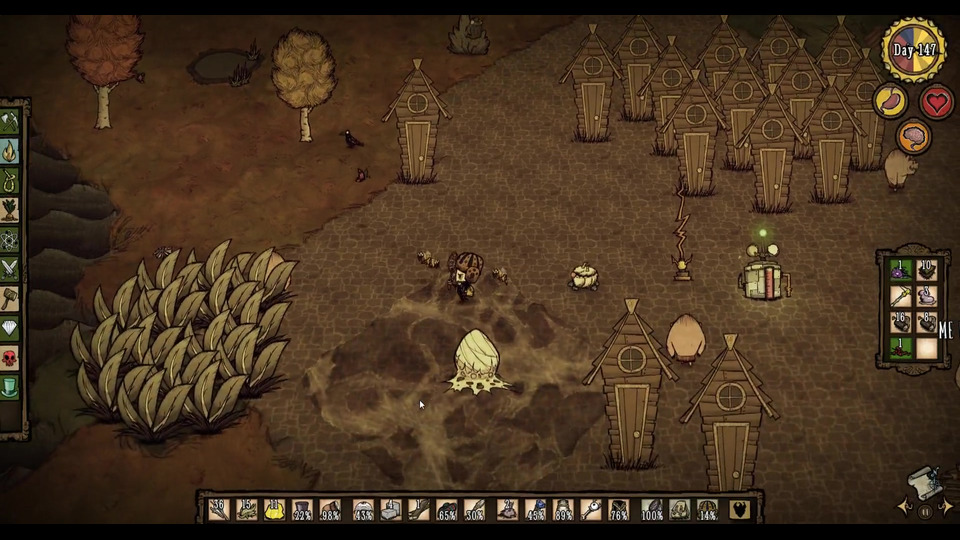Open the Science atom crafting tab
Image resolution: width=960 pixels, height=540 pixels.
click(x=10, y=240)
